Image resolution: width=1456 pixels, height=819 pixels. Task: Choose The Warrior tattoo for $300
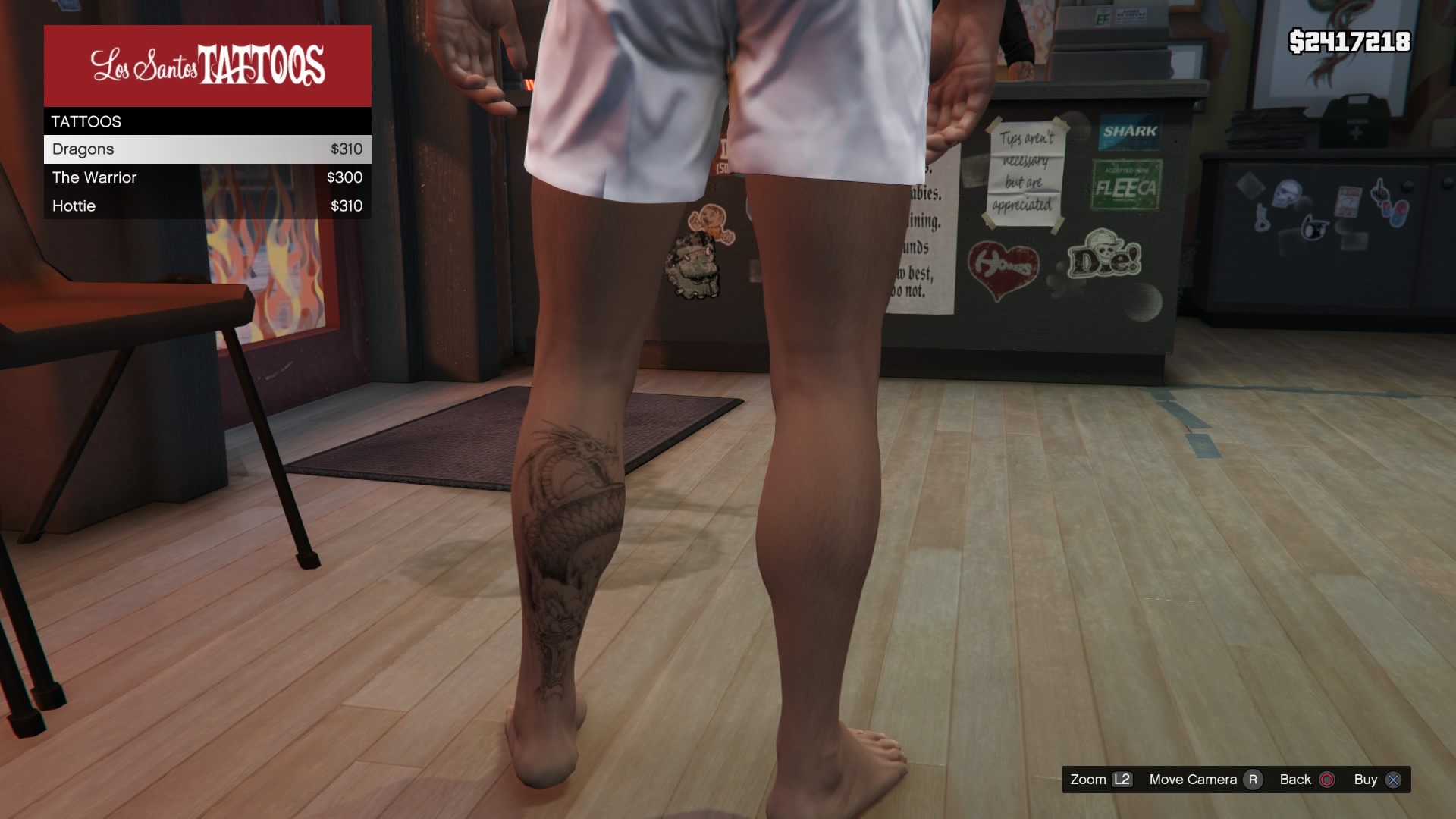pos(207,177)
